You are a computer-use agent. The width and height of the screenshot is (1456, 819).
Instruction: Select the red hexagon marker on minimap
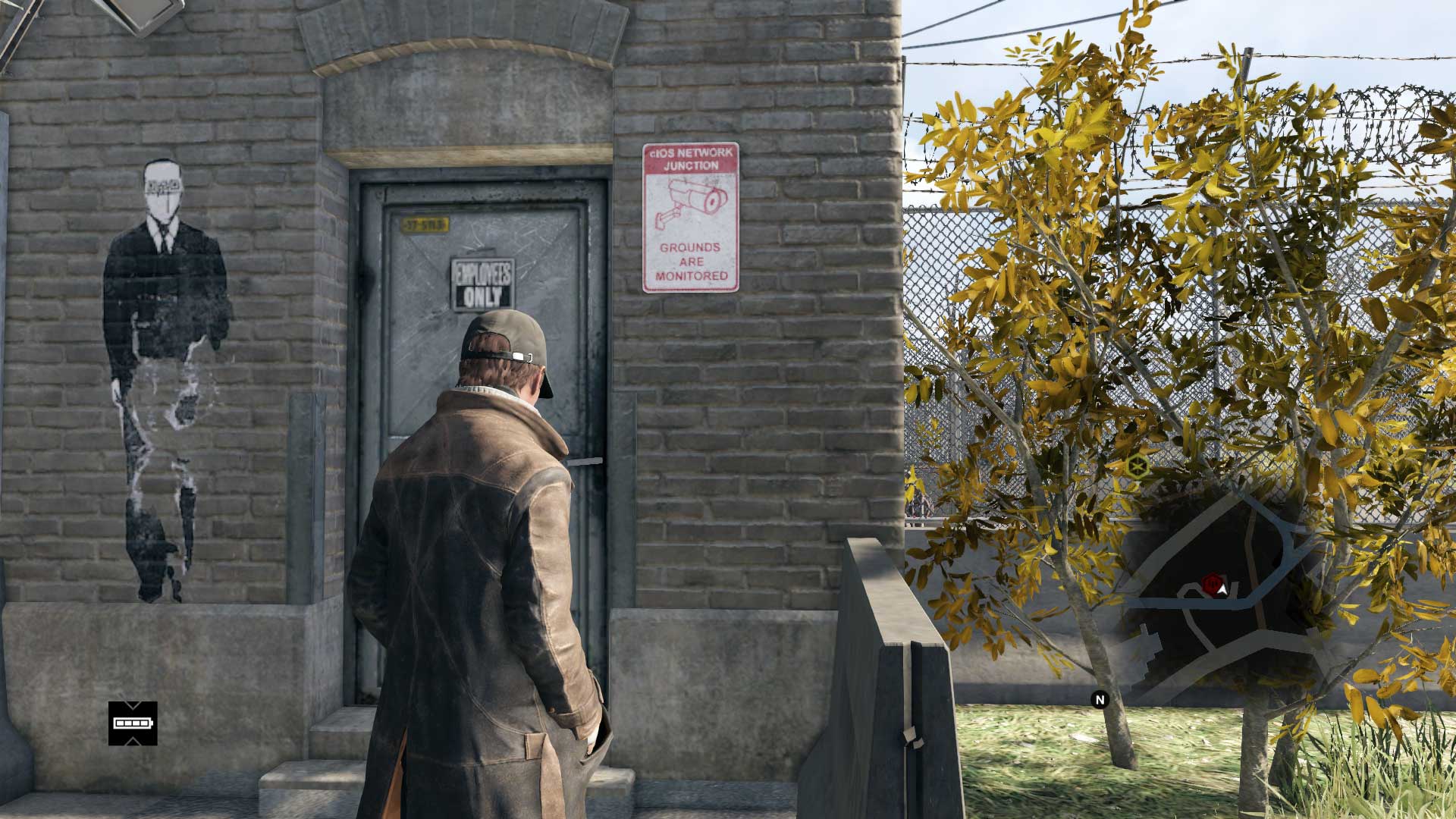click(x=1210, y=583)
